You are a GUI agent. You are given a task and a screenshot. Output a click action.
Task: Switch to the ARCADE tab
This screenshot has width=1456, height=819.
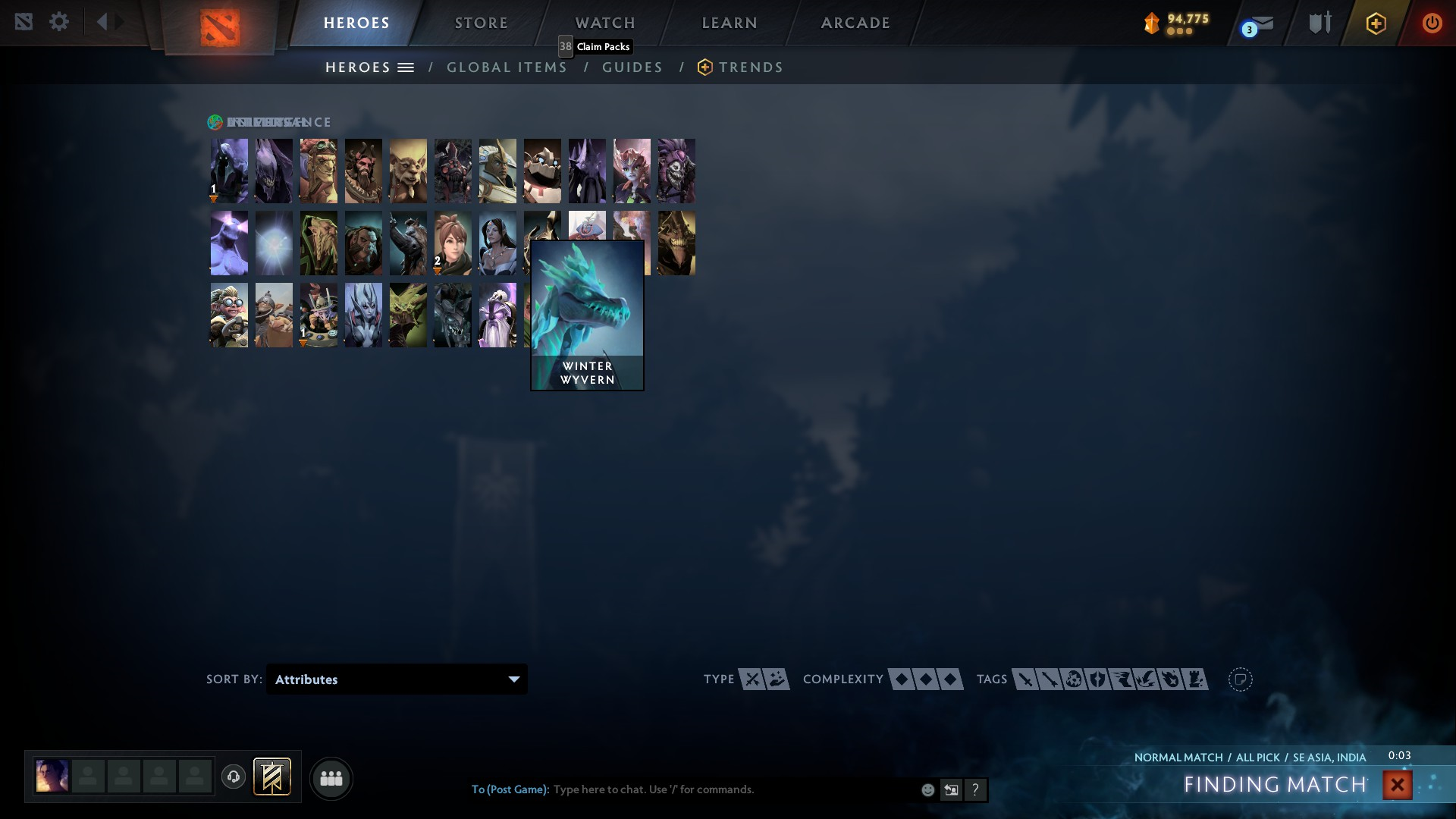(855, 23)
